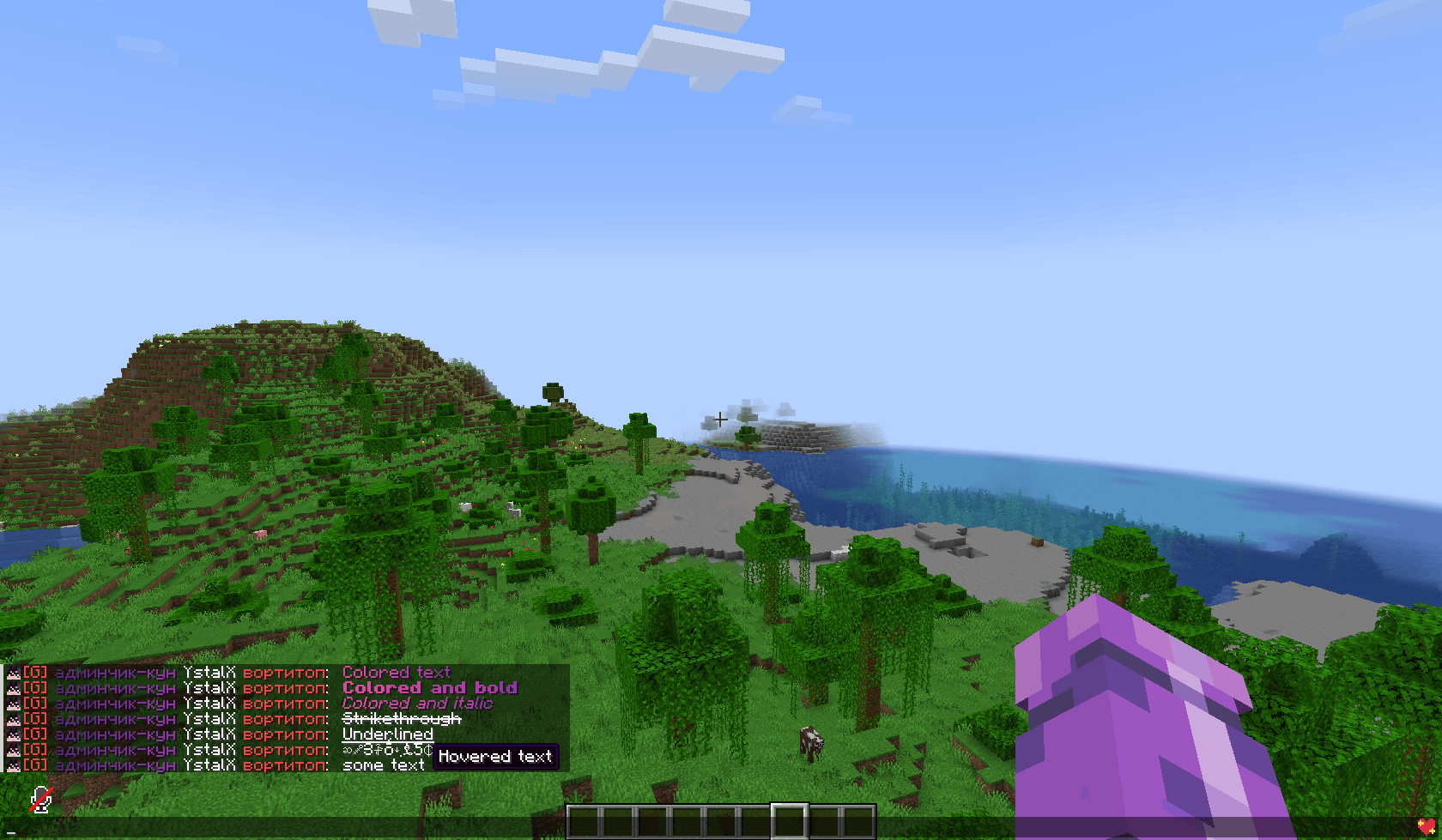The width and height of the screenshot is (1442, 840).
Task: Click the player head avatar next to "Strikethrough"
Action: pos(13,719)
